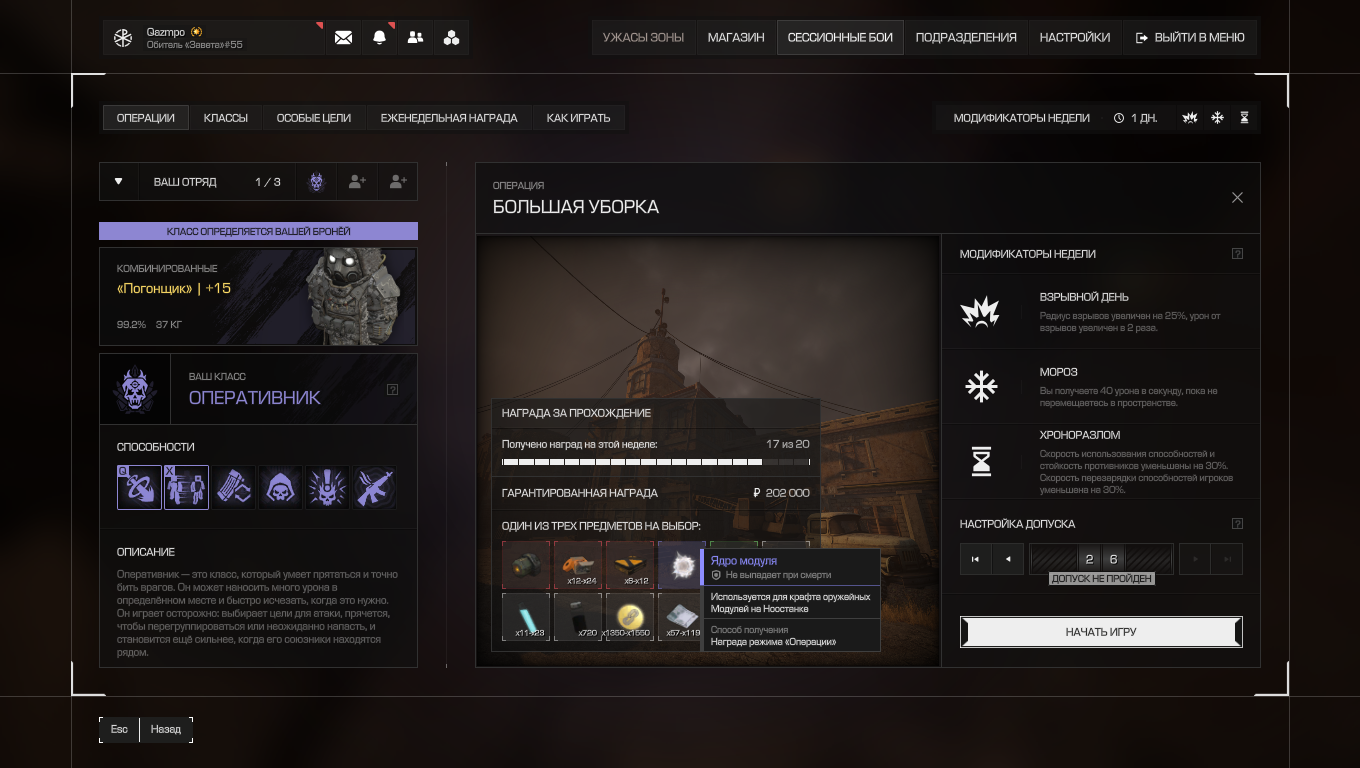The width and height of the screenshot is (1360, 768).
Task: Select the Ядро модуля reward item
Action: click(682, 565)
